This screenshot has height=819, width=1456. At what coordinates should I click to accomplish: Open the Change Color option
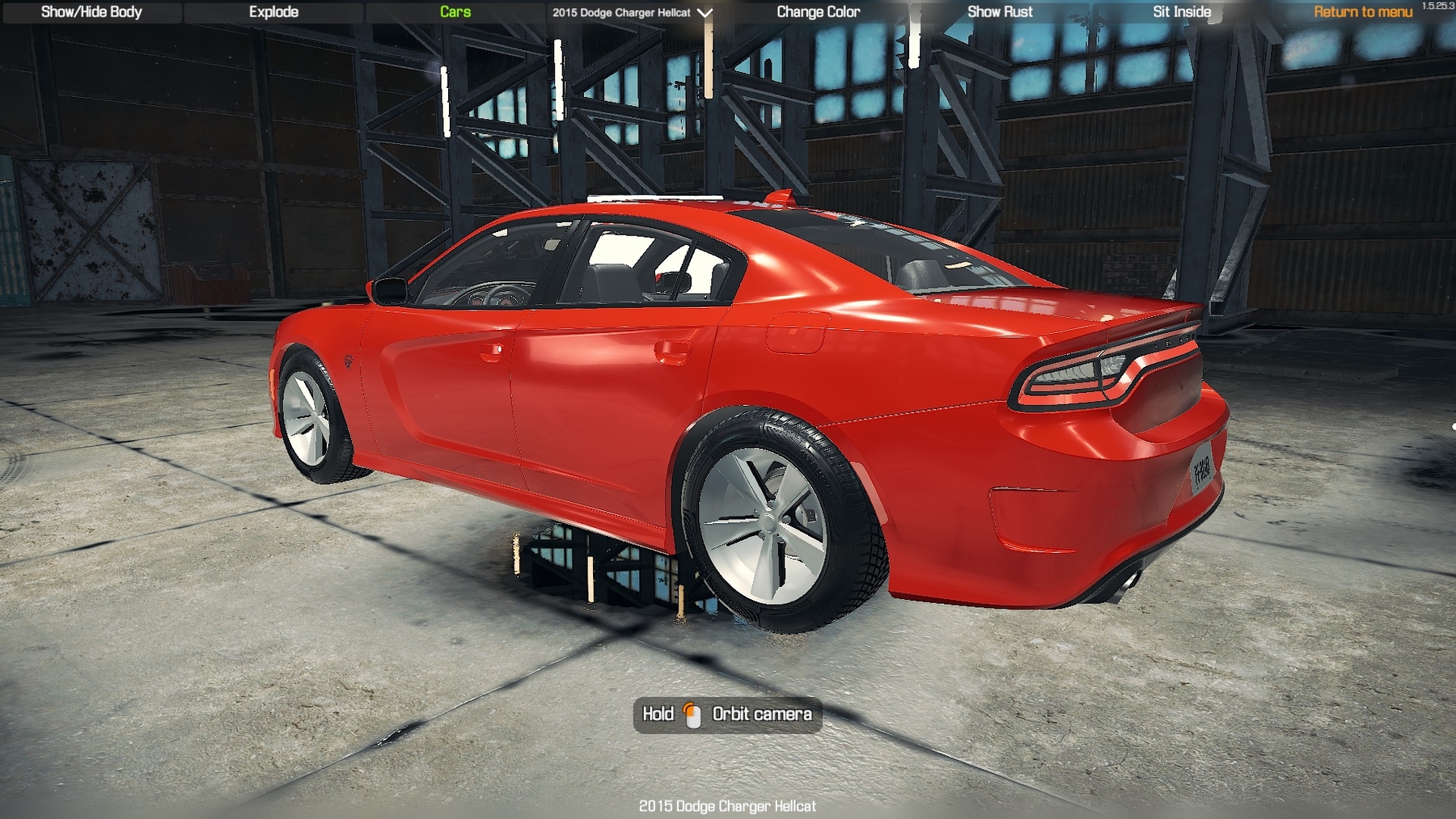click(x=818, y=12)
